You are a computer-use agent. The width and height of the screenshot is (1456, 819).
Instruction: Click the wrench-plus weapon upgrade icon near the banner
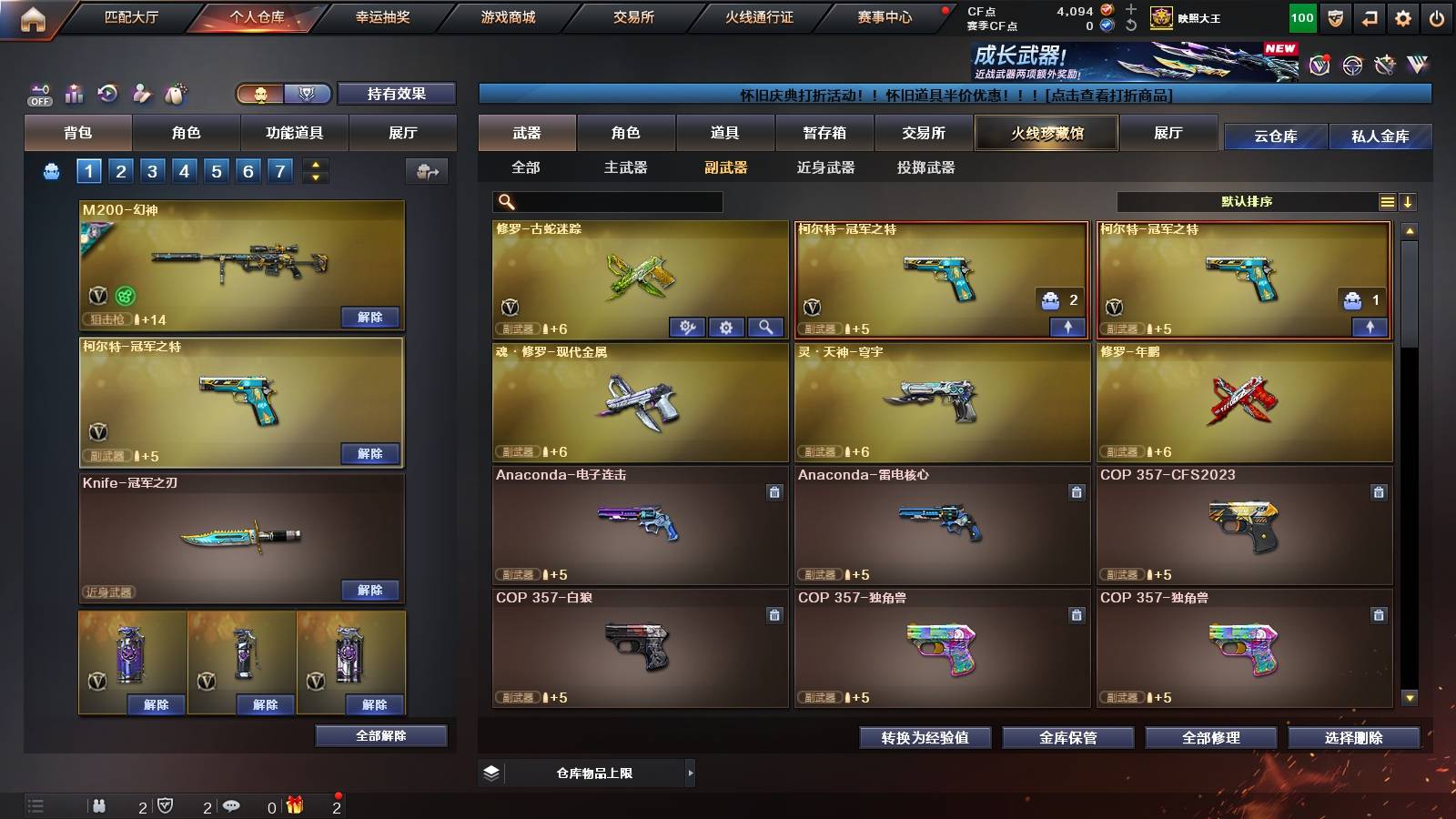pyautogui.click(x=1385, y=66)
